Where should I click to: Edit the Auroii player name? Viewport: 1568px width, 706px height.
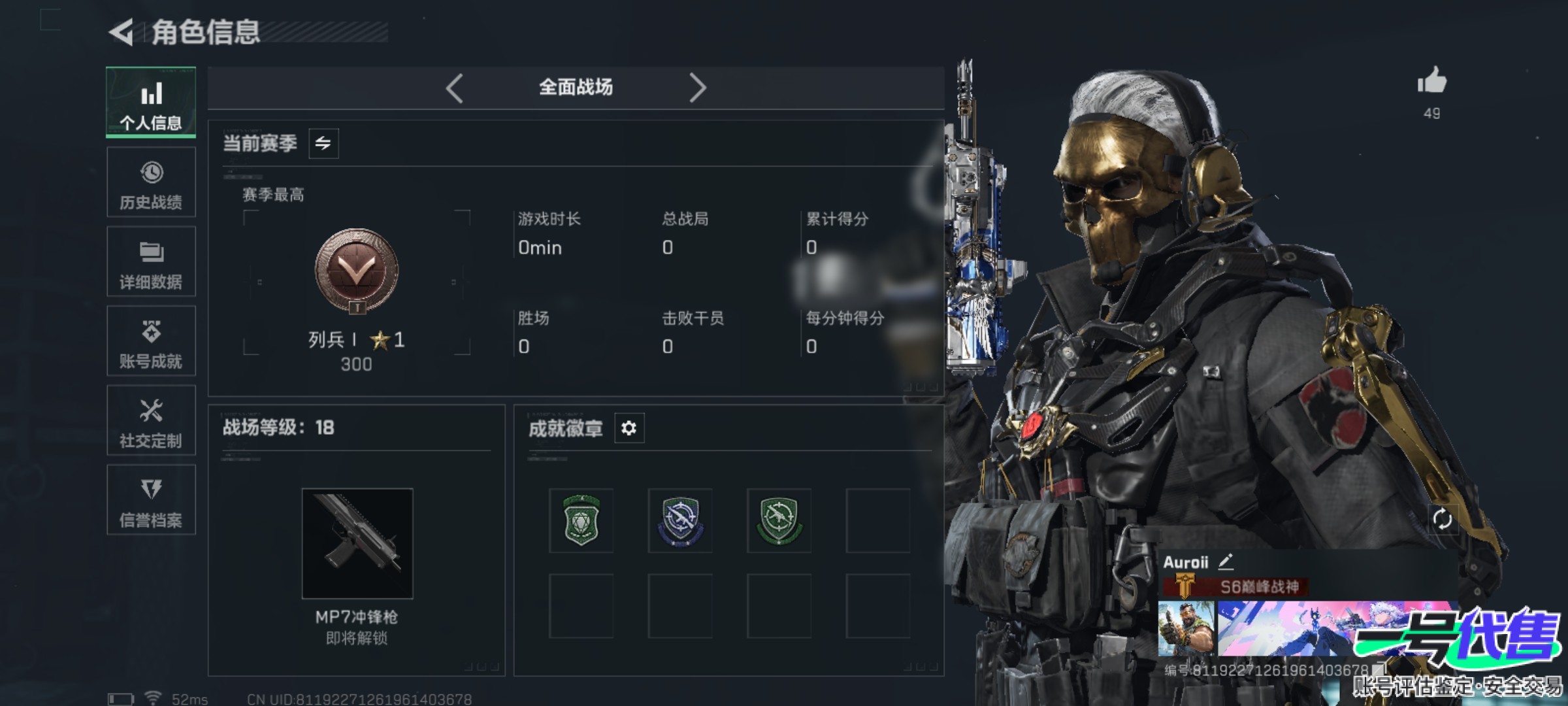[1226, 562]
